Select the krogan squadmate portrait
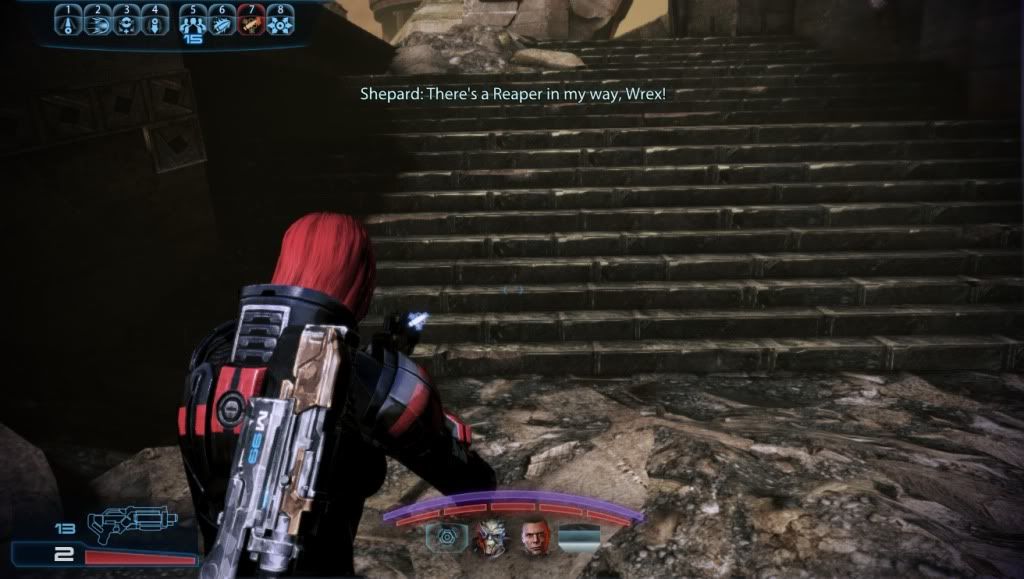Viewport: 1024px width, 579px height. pos(490,538)
